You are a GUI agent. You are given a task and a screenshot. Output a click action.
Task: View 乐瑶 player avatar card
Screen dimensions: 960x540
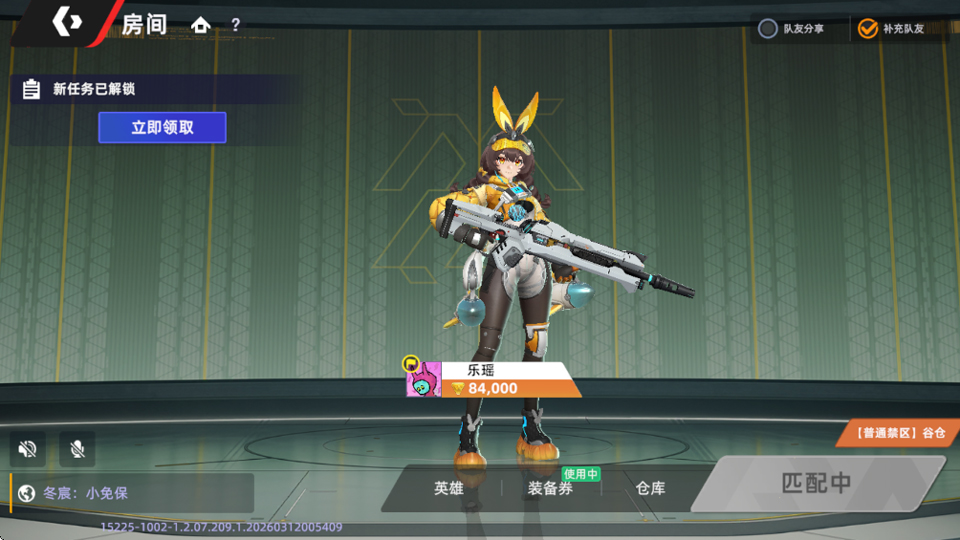(424, 380)
